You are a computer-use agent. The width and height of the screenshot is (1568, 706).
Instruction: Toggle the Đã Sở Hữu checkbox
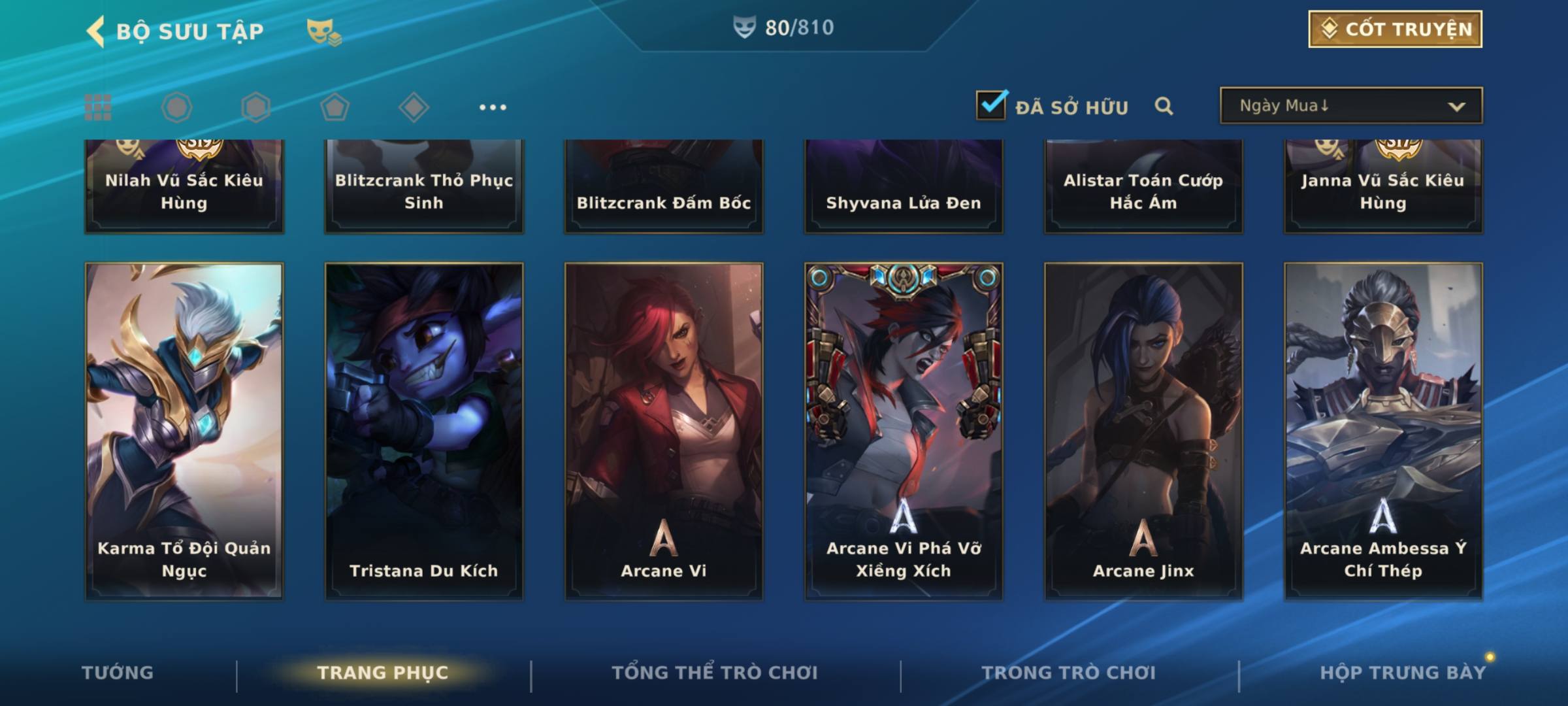[991, 105]
